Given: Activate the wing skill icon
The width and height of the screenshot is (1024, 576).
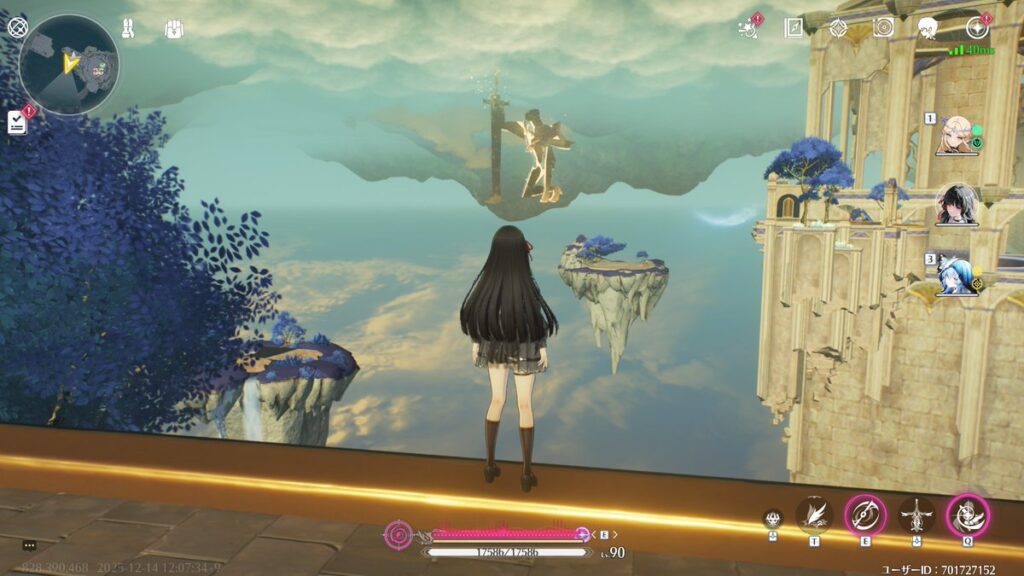Looking at the screenshot, I should 814,515.
